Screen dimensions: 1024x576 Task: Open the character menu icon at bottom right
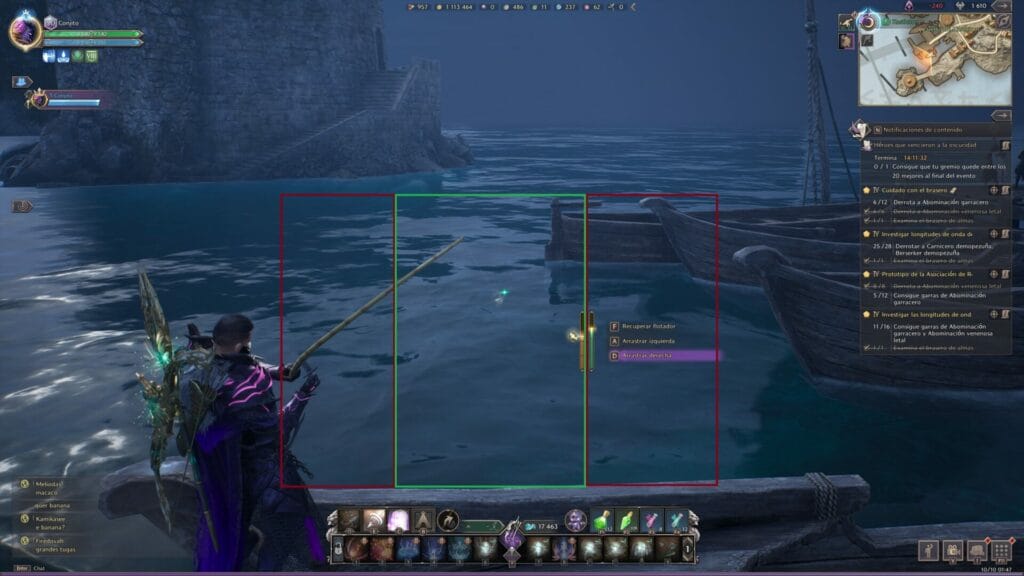(x=928, y=551)
